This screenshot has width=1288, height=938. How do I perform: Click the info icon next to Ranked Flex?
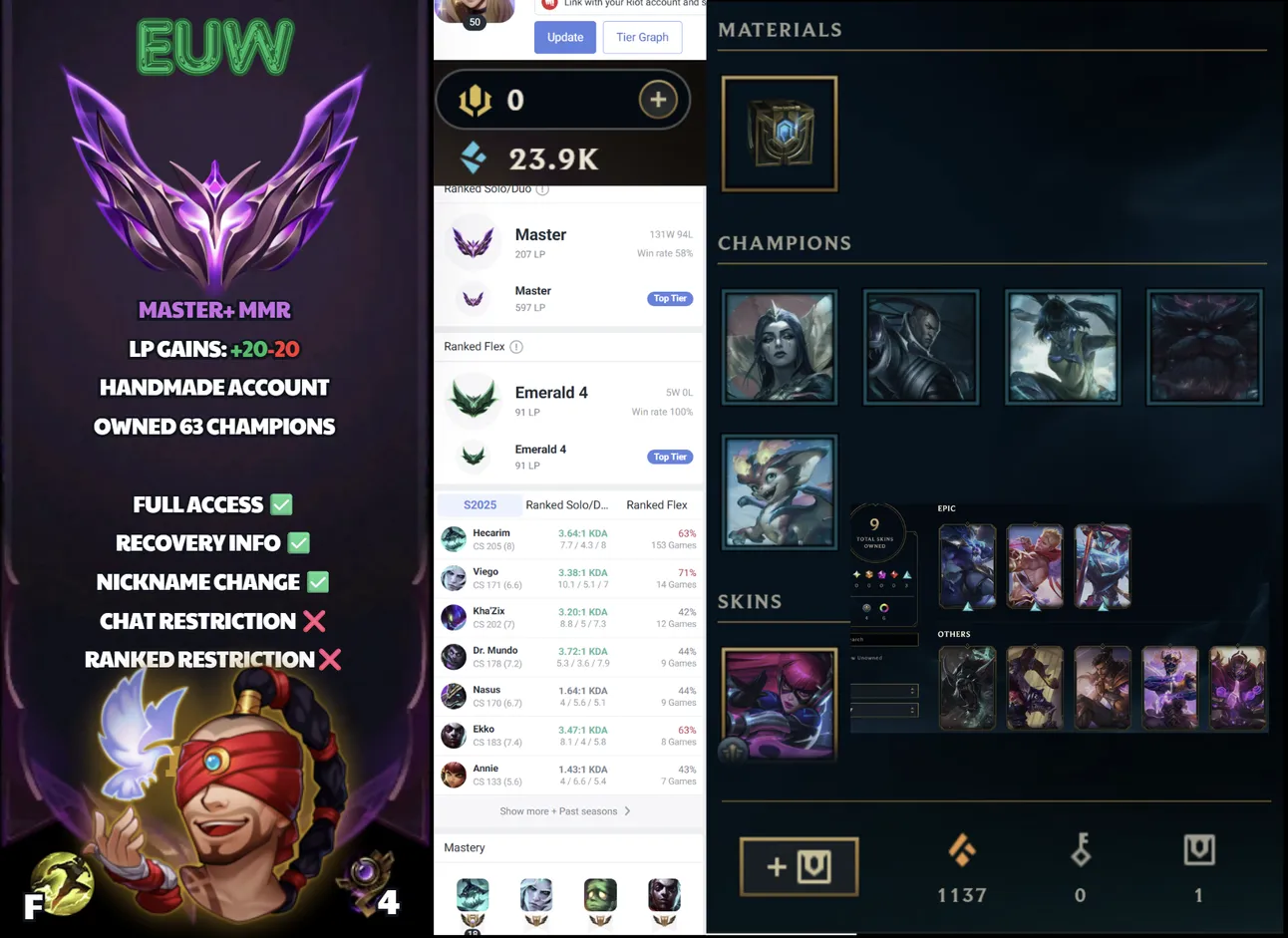[x=515, y=346]
